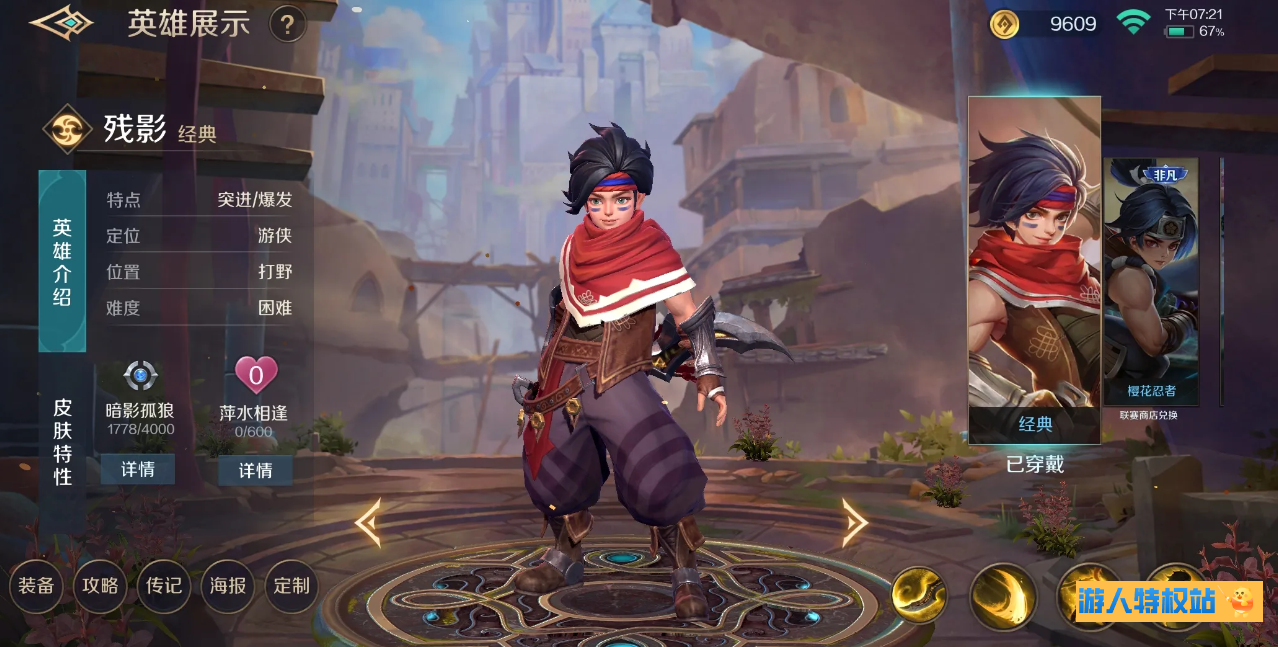Show the next hero with the right arrow
This screenshot has width=1278, height=647.
click(x=854, y=523)
